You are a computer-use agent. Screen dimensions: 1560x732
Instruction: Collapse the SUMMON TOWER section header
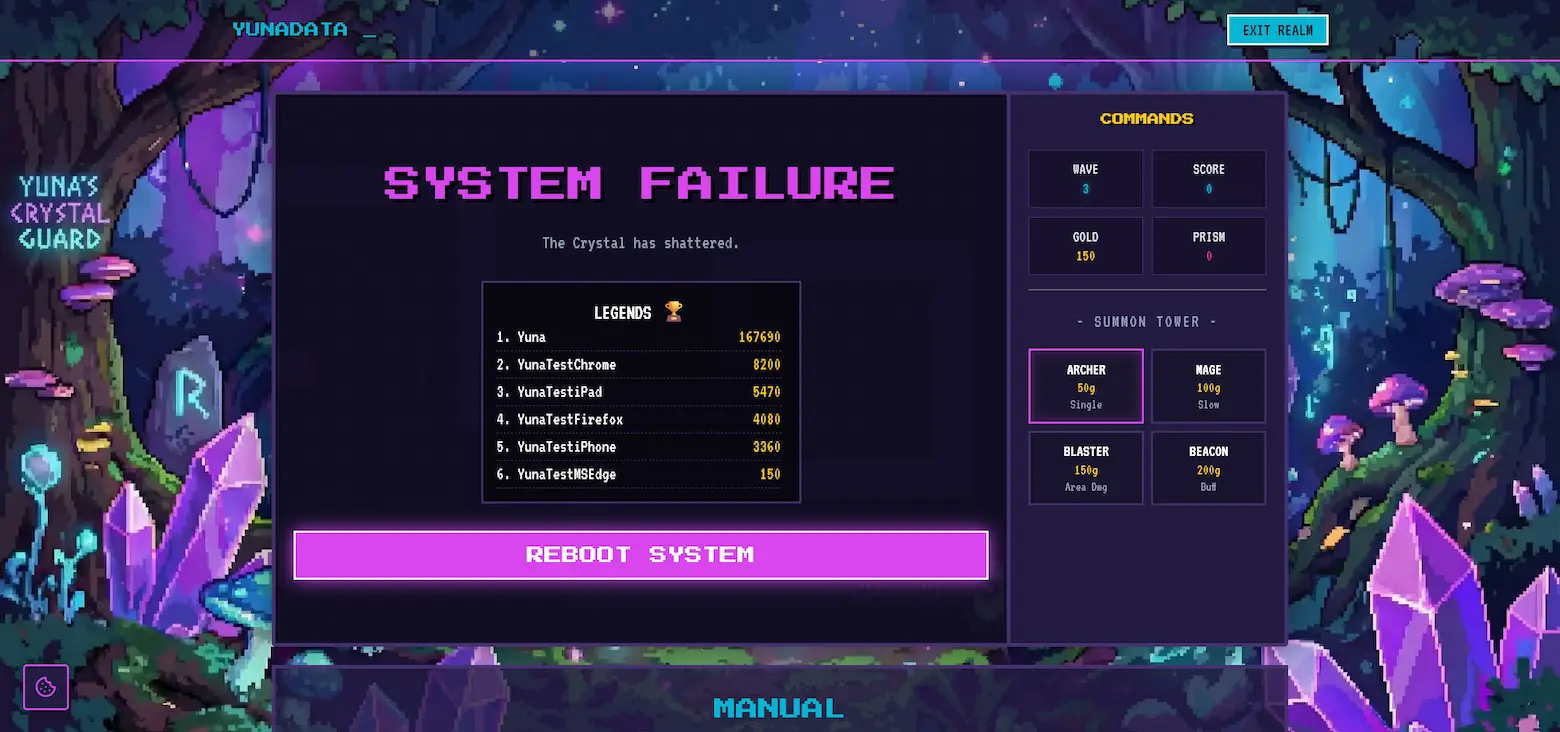(1146, 321)
